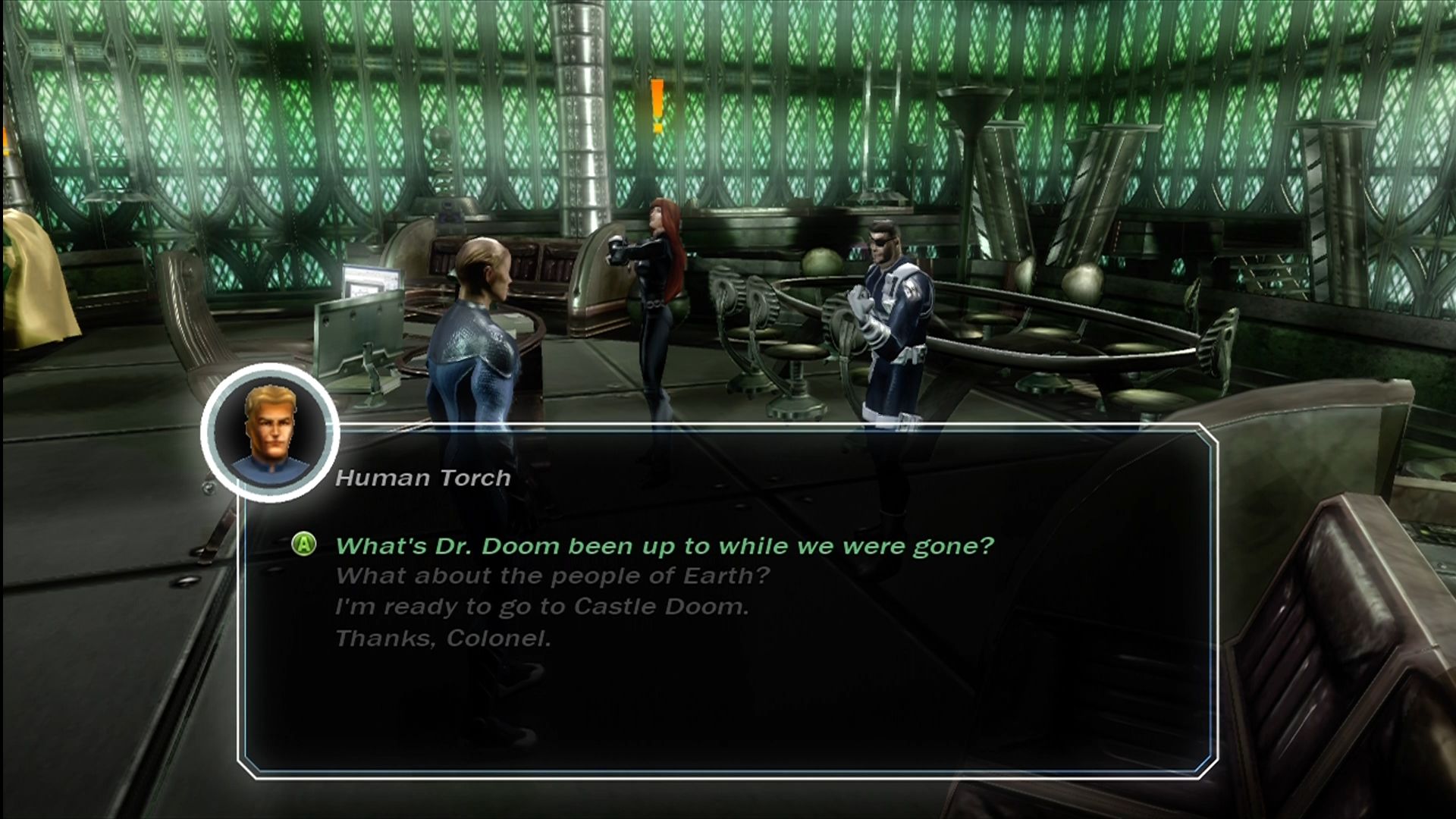1456x819 pixels.
Task: Ask what Dr. Doom has been up to
Action: tap(664, 546)
